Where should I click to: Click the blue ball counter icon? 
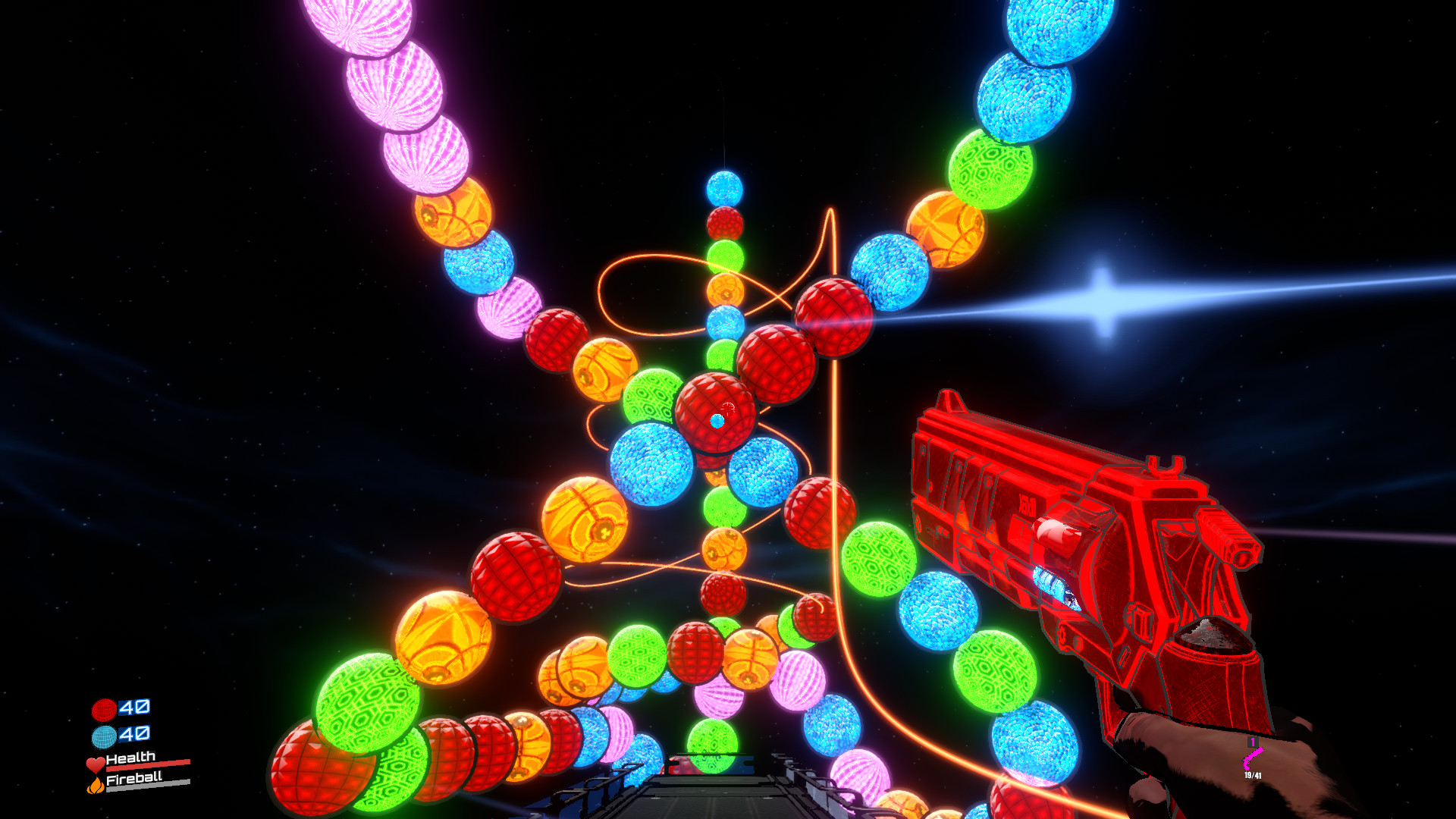[104, 736]
